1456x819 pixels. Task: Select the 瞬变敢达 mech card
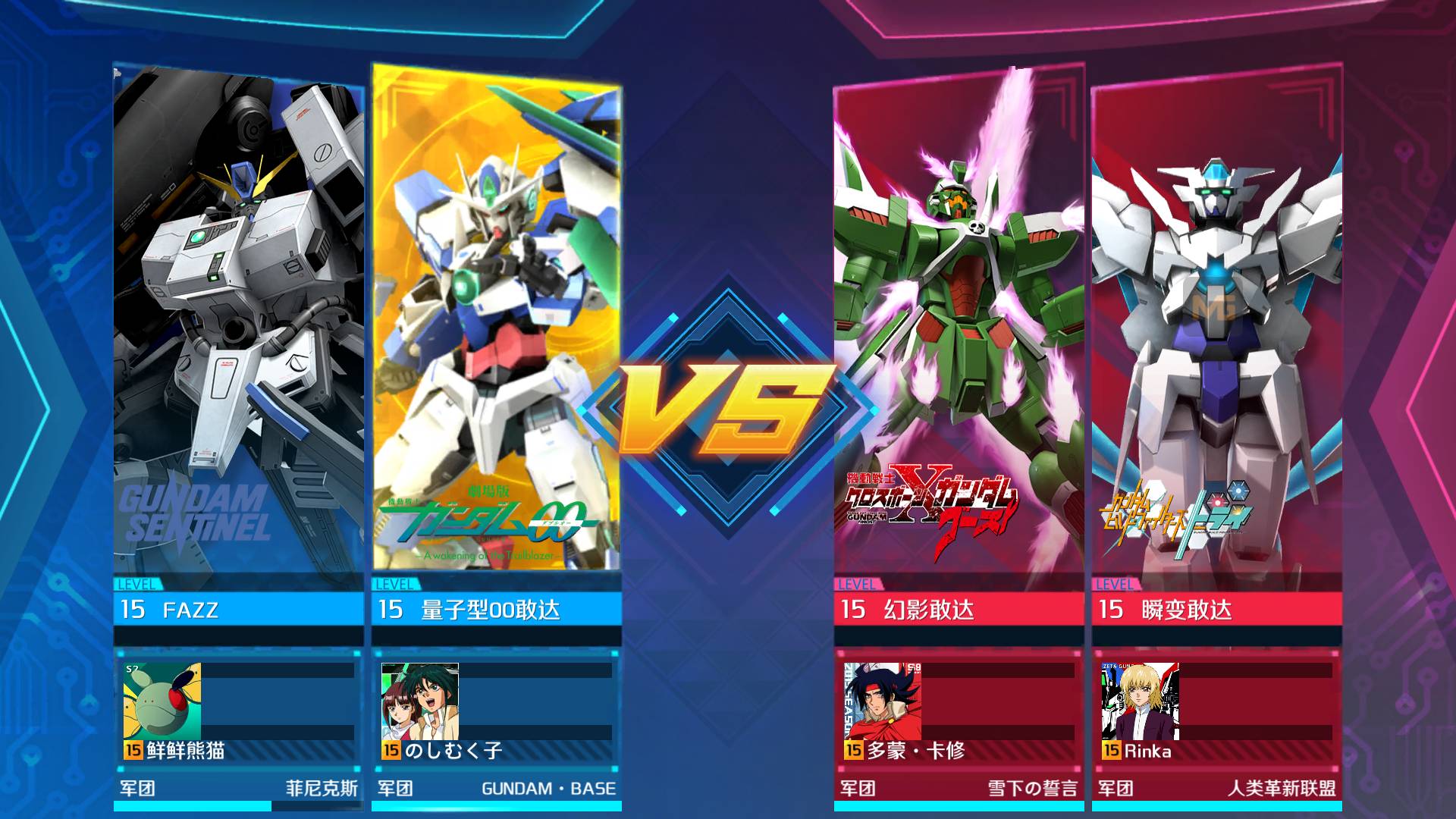(1217, 326)
